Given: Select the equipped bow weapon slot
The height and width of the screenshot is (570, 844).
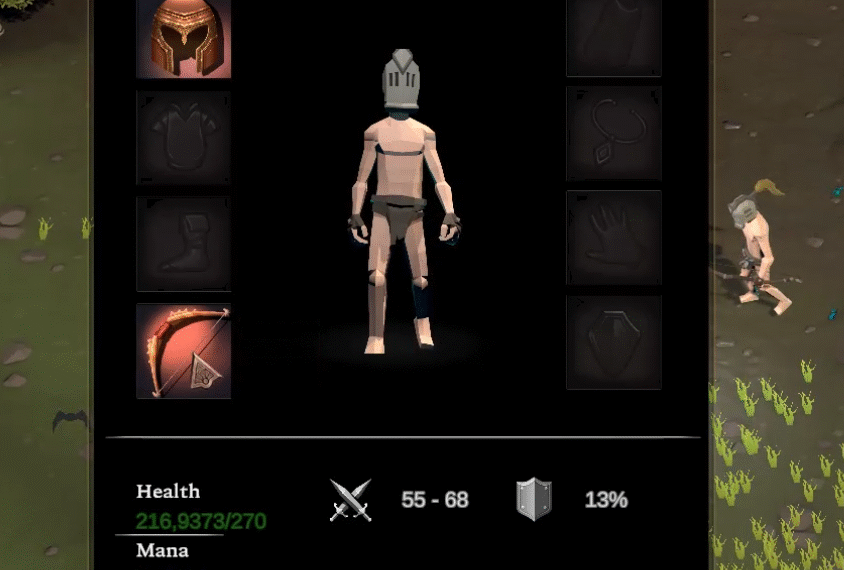Looking at the screenshot, I should (183, 351).
